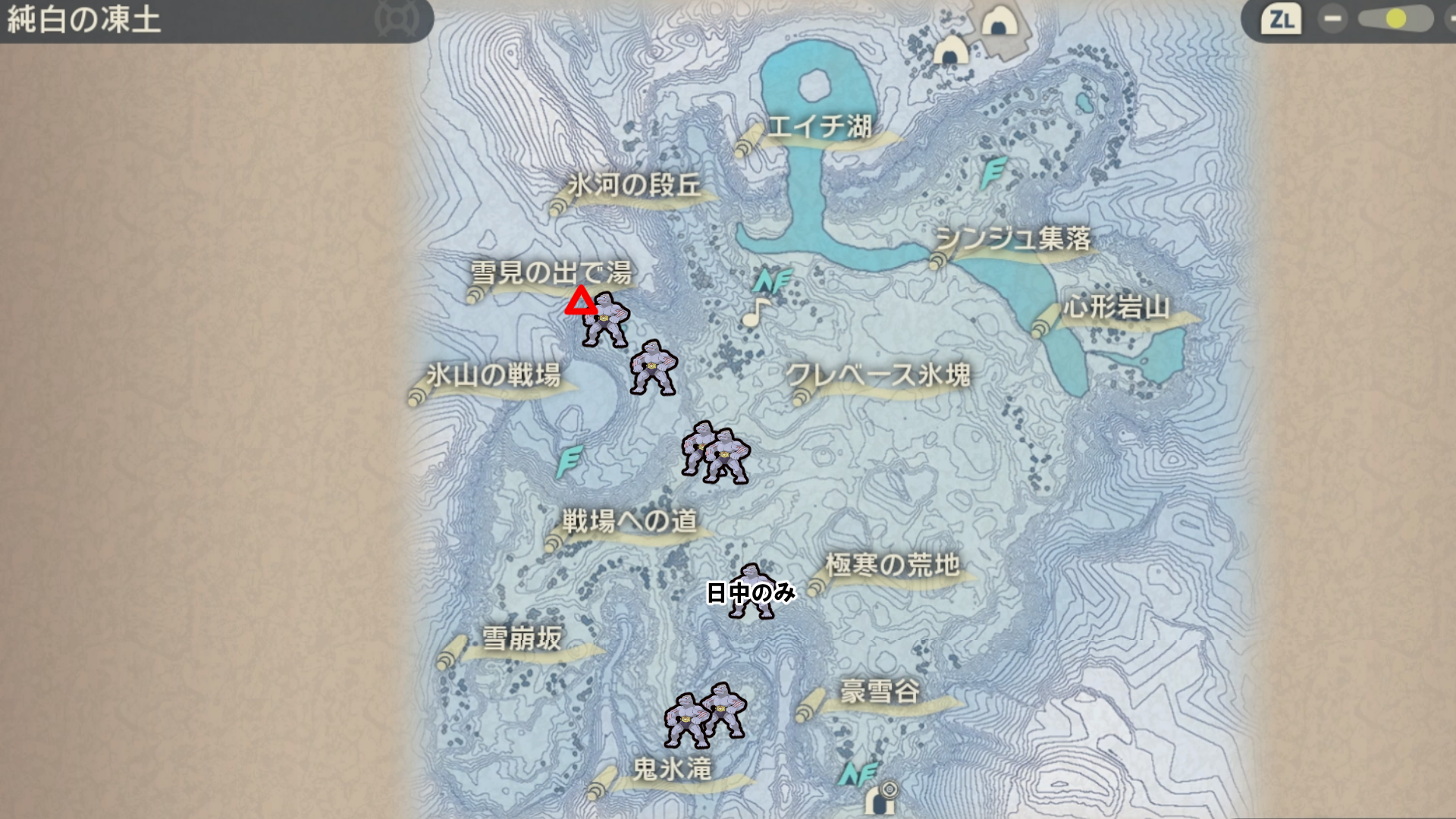Select the 雪見の出で湯 location label
Viewport: 1456px width, 819px height.
551,272
